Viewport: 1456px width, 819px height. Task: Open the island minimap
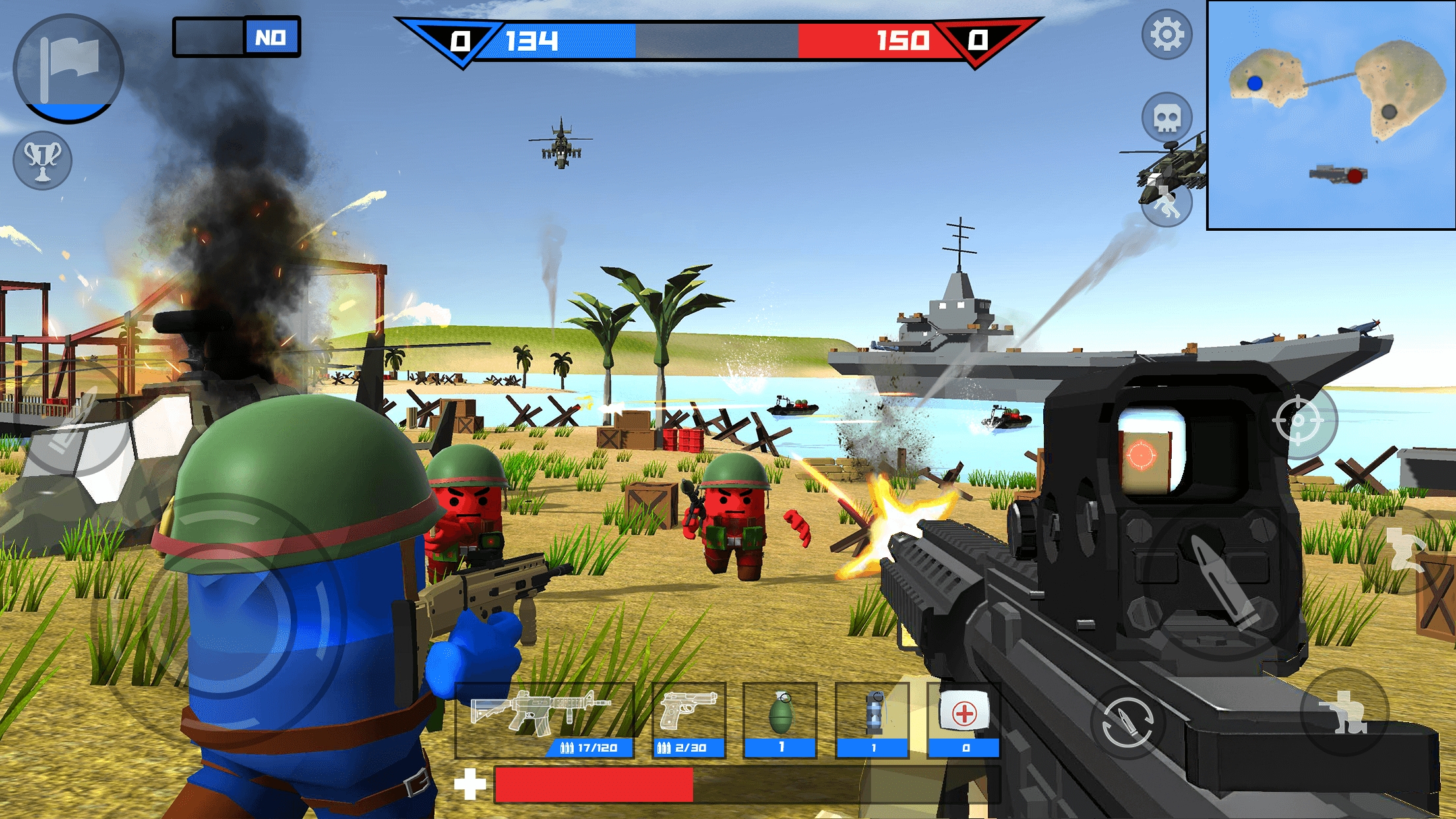click(x=1331, y=115)
